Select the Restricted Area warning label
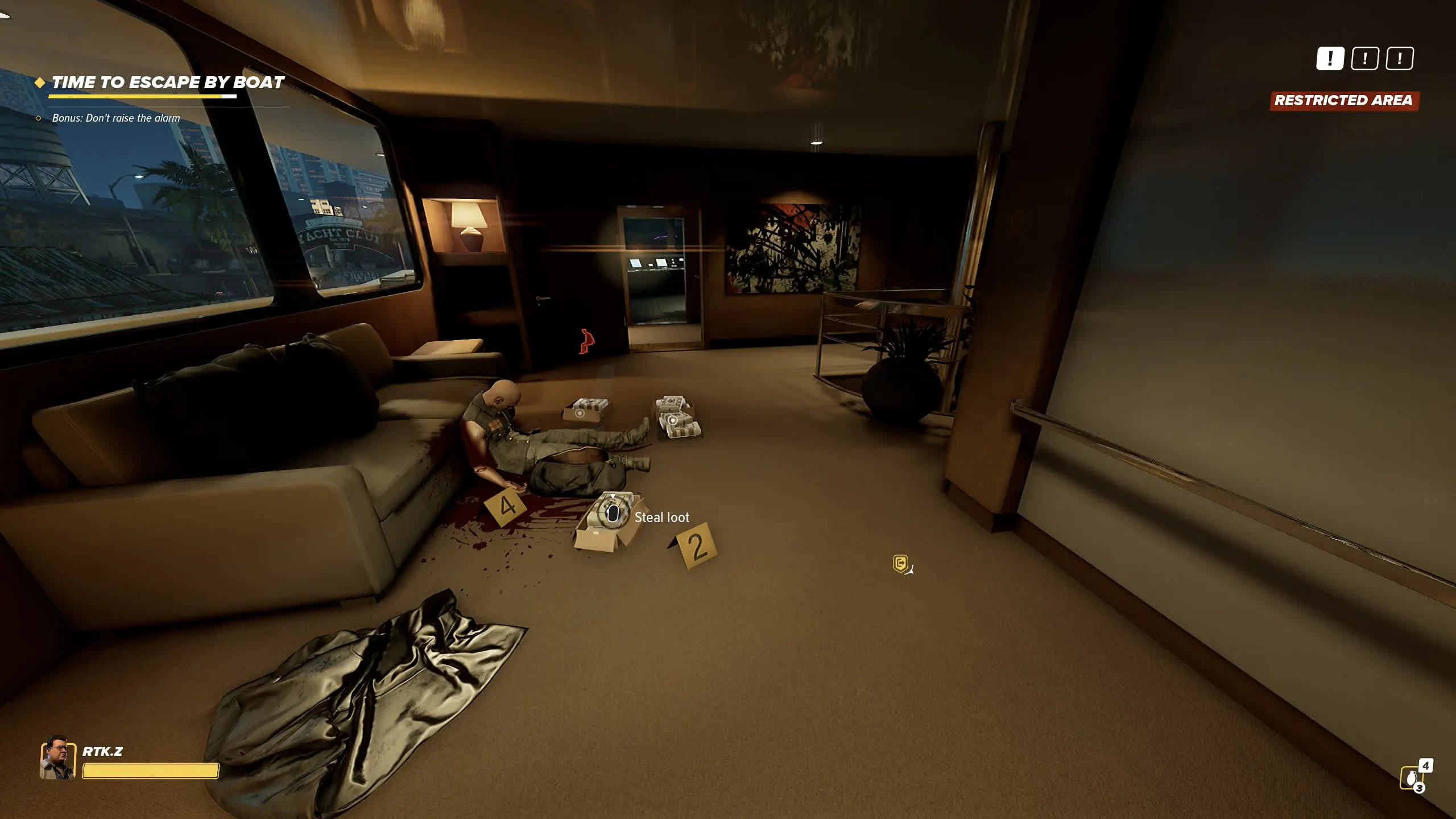Viewport: 1456px width, 819px height. click(x=1343, y=101)
